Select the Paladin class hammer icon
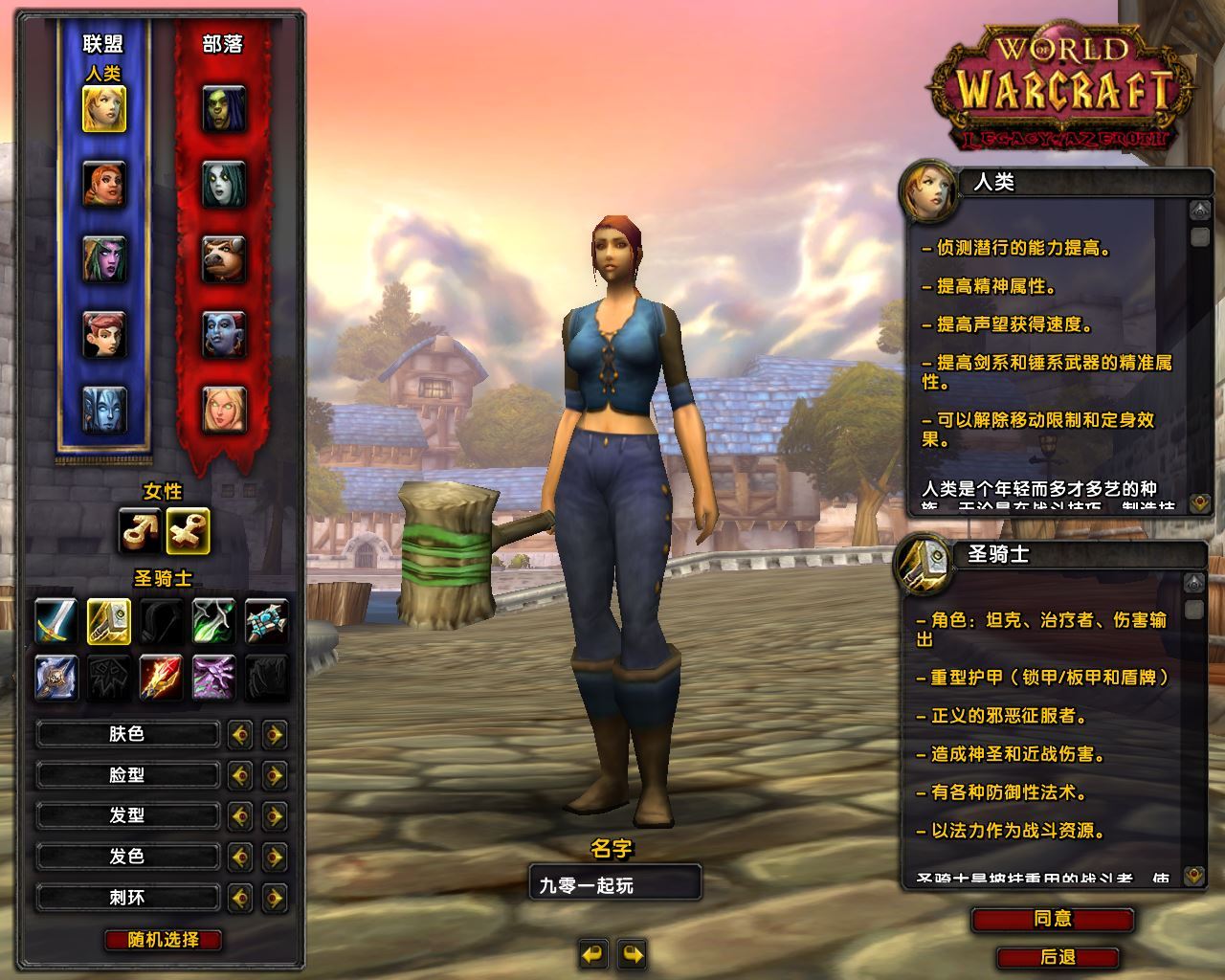The image size is (1225, 980). pos(109,620)
